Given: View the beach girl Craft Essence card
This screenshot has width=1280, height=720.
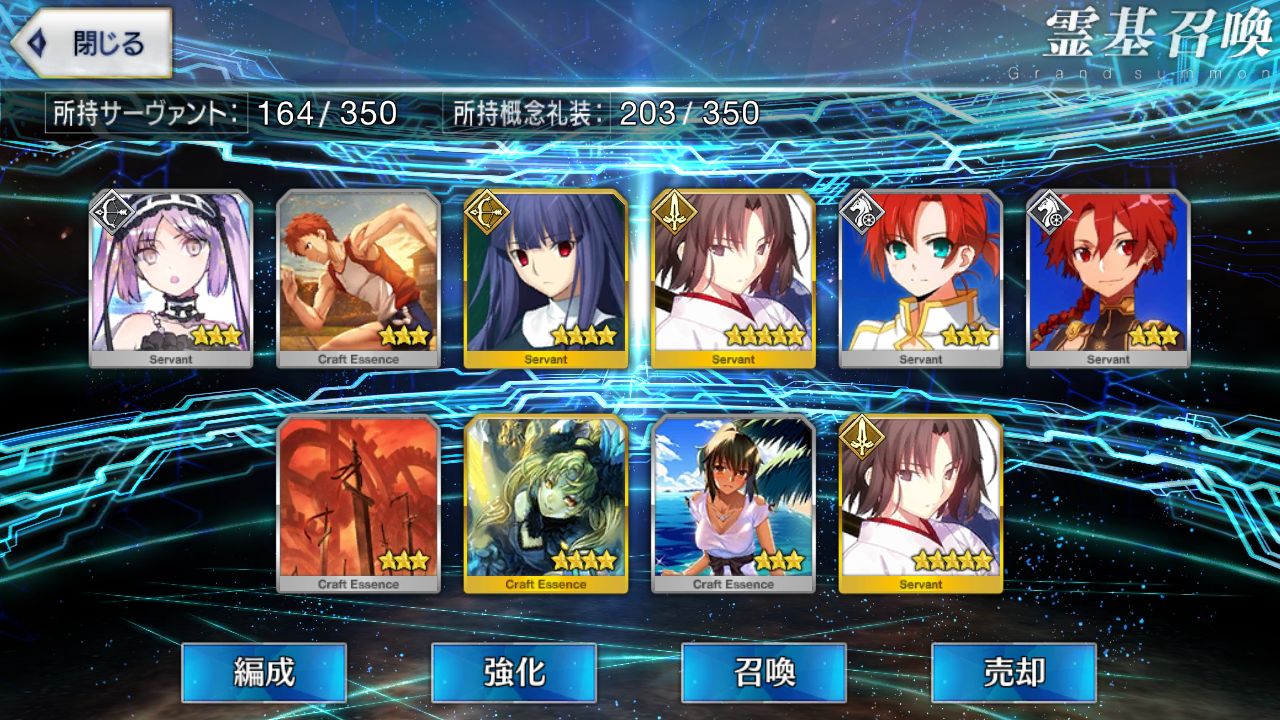Looking at the screenshot, I should (x=733, y=503).
